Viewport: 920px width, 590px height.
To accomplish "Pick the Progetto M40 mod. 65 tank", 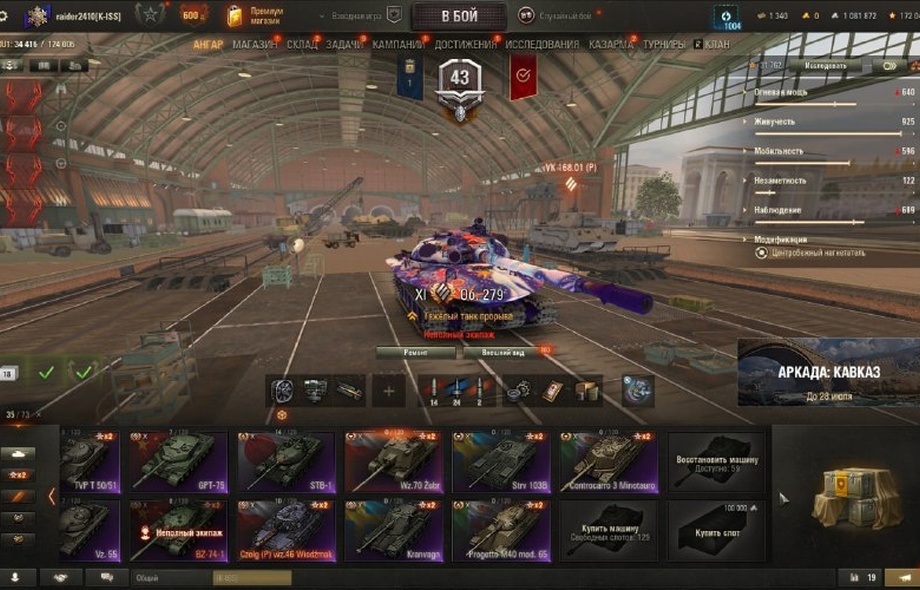I will 500,529.
